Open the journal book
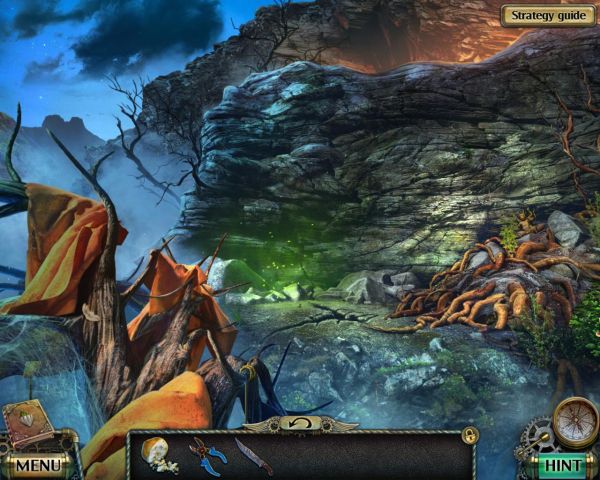Image resolution: width=600 pixels, height=480 pixels. 27,422
